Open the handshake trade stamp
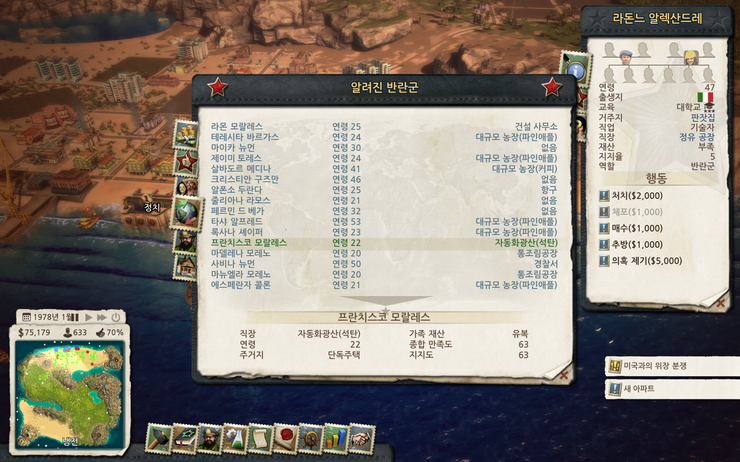This screenshot has height=462, width=740. (x=361, y=438)
